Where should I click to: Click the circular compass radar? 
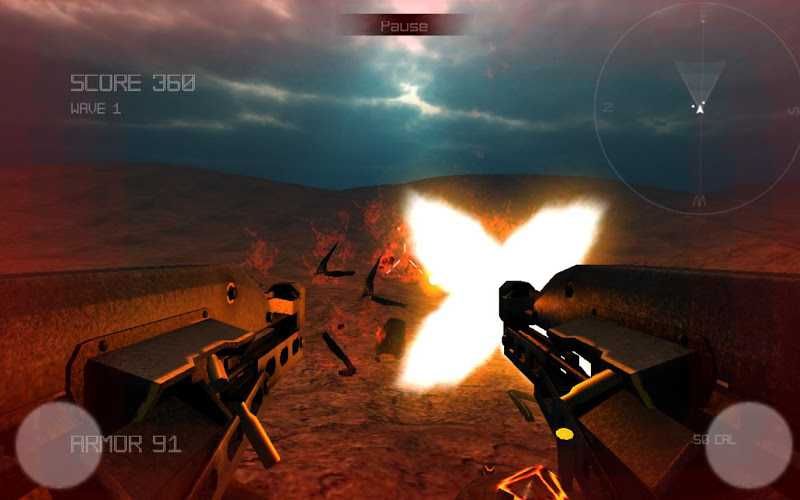tap(700, 108)
